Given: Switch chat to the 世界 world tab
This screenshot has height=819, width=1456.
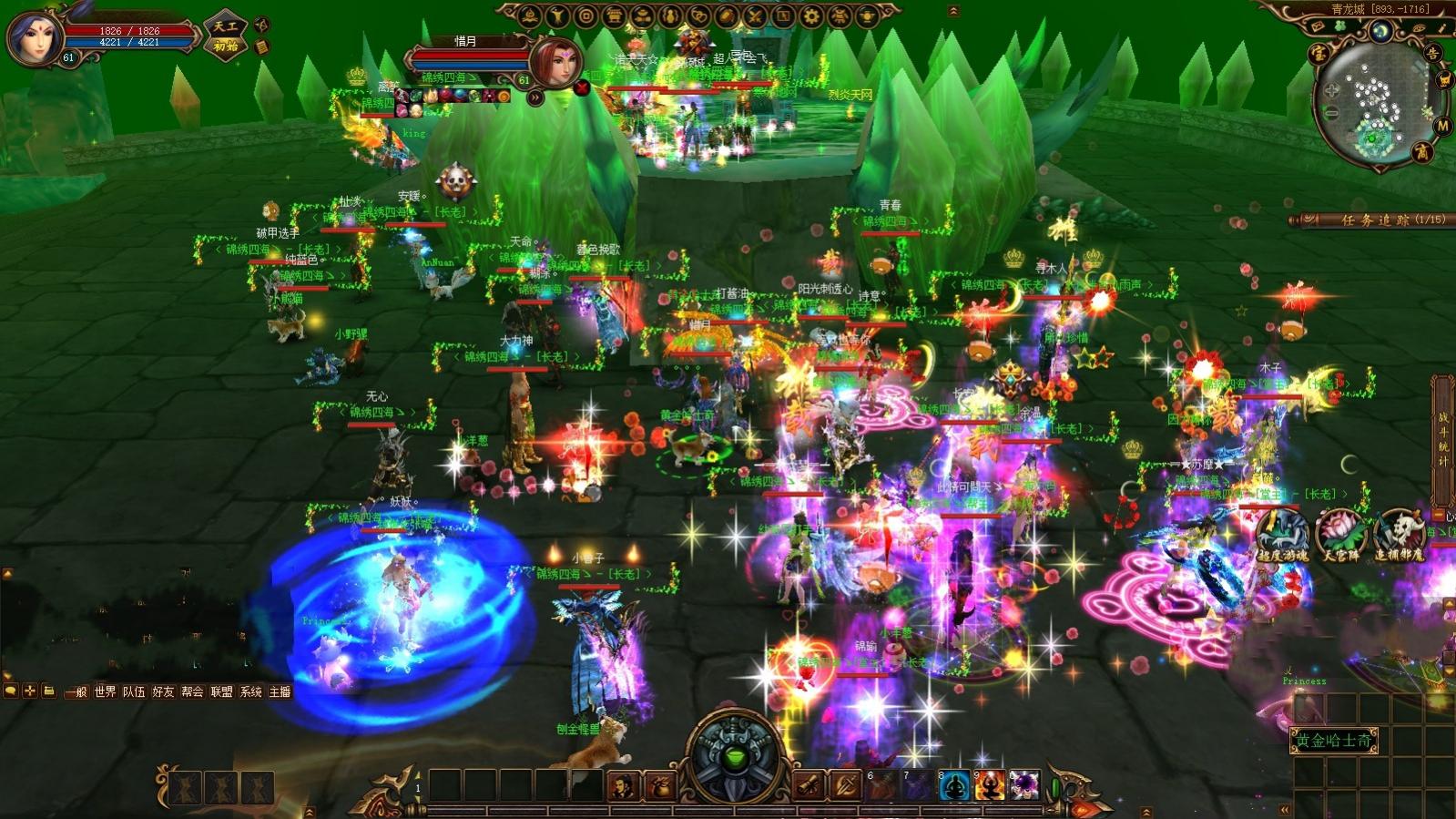Looking at the screenshot, I should point(106,692).
